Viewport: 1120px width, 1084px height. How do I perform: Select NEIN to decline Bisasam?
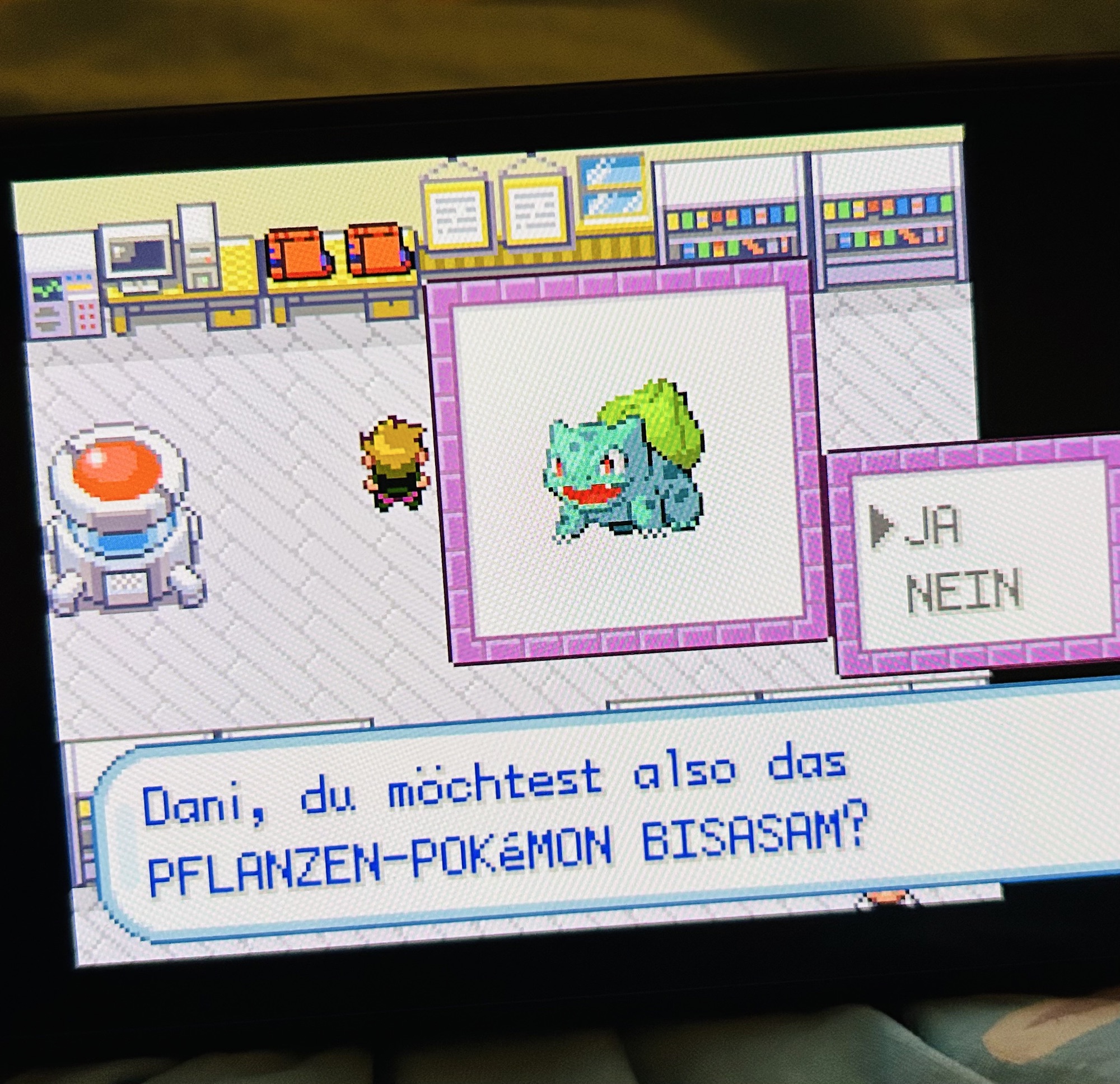[963, 591]
